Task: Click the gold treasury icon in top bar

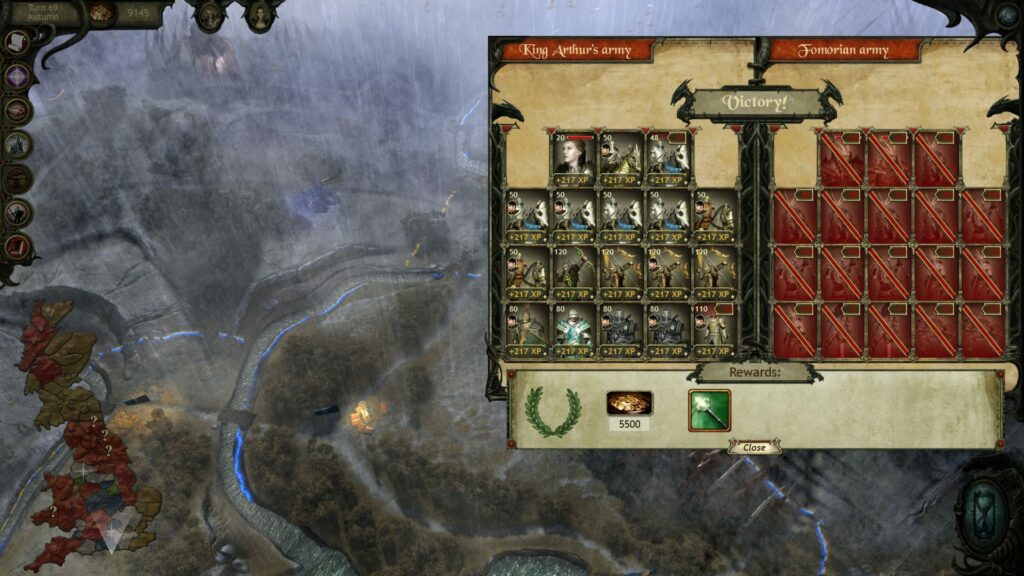Action: coord(101,13)
